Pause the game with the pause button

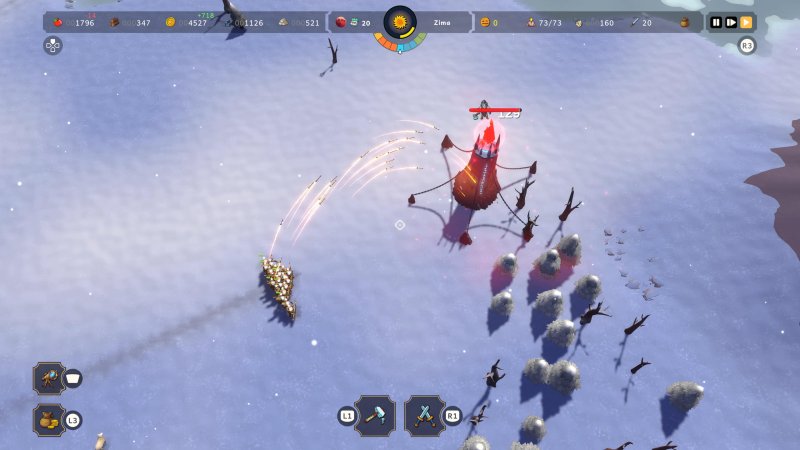click(716, 22)
